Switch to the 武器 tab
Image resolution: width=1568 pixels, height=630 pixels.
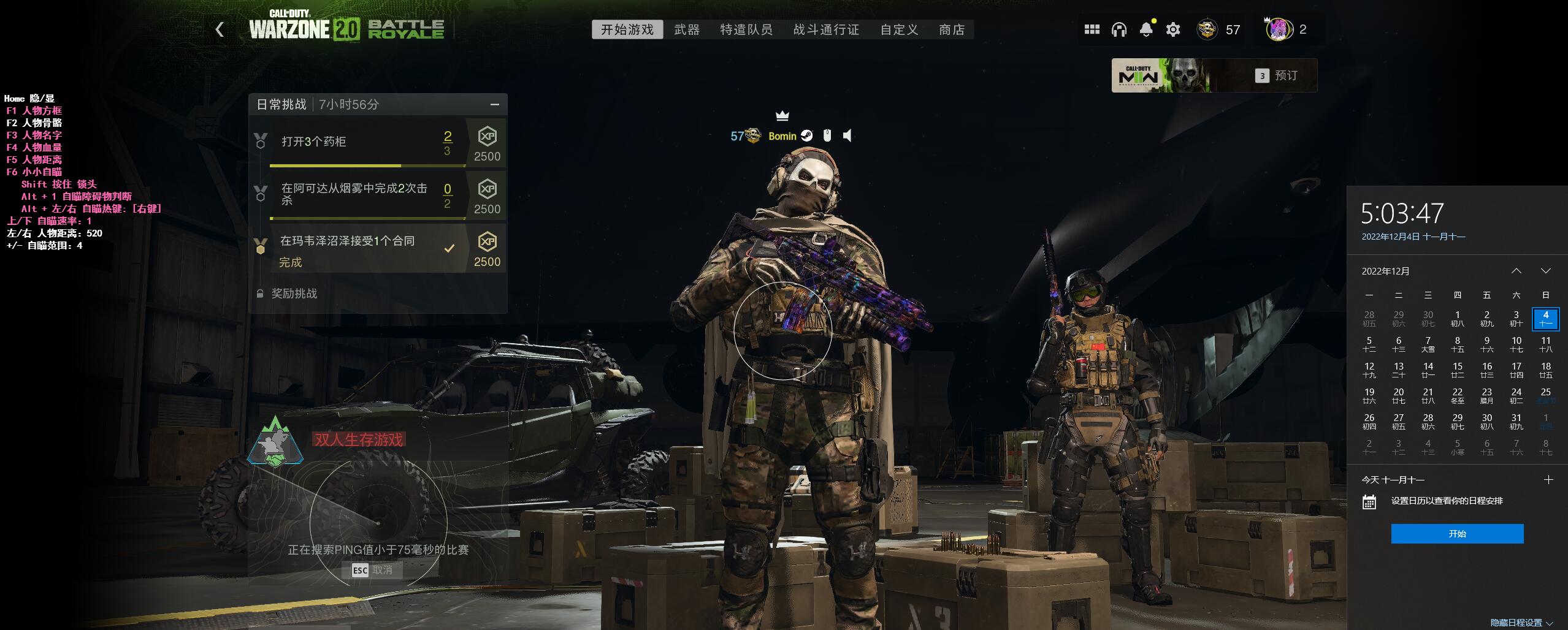(686, 29)
